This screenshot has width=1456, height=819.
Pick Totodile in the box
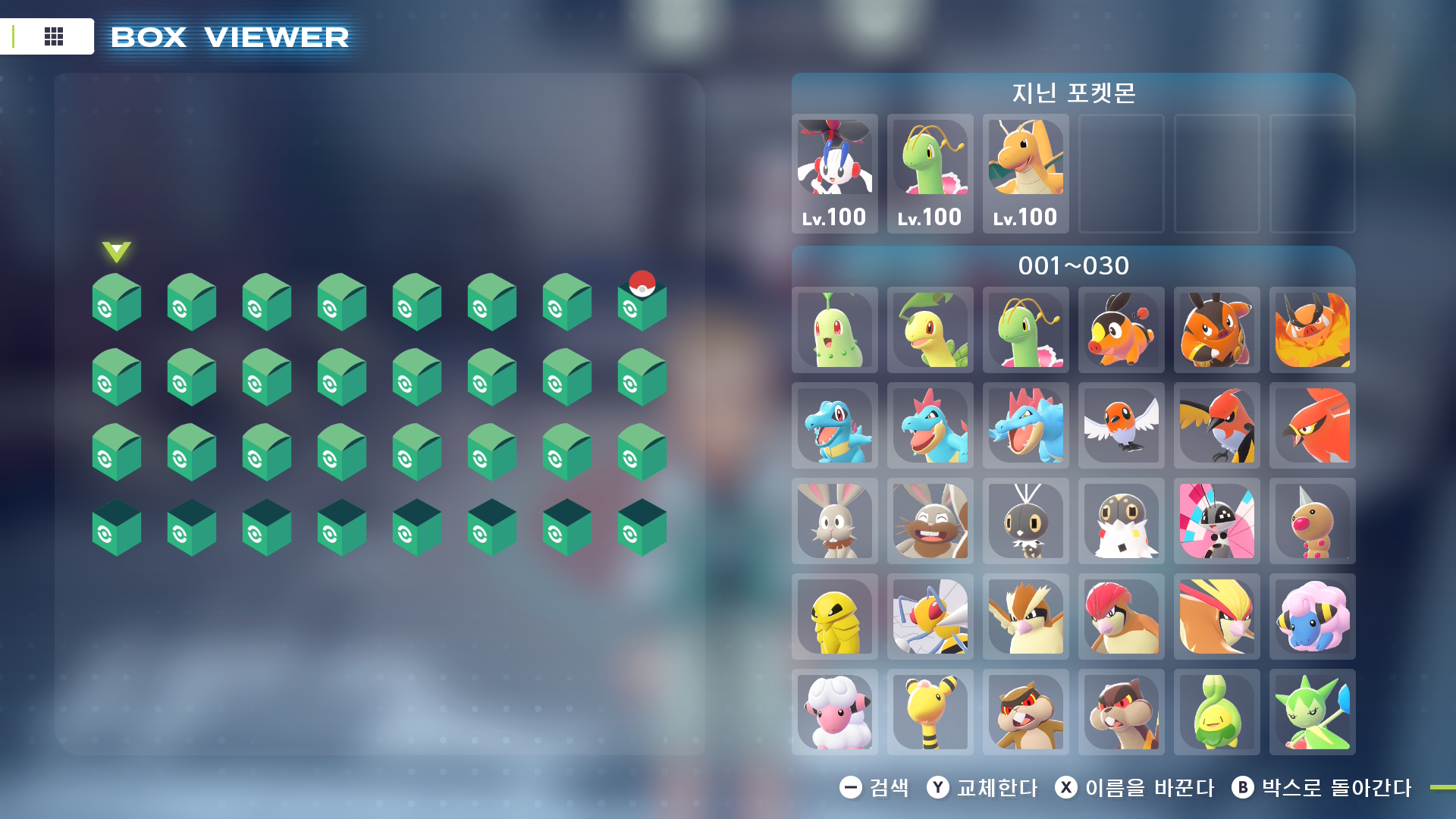click(x=834, y=425)
